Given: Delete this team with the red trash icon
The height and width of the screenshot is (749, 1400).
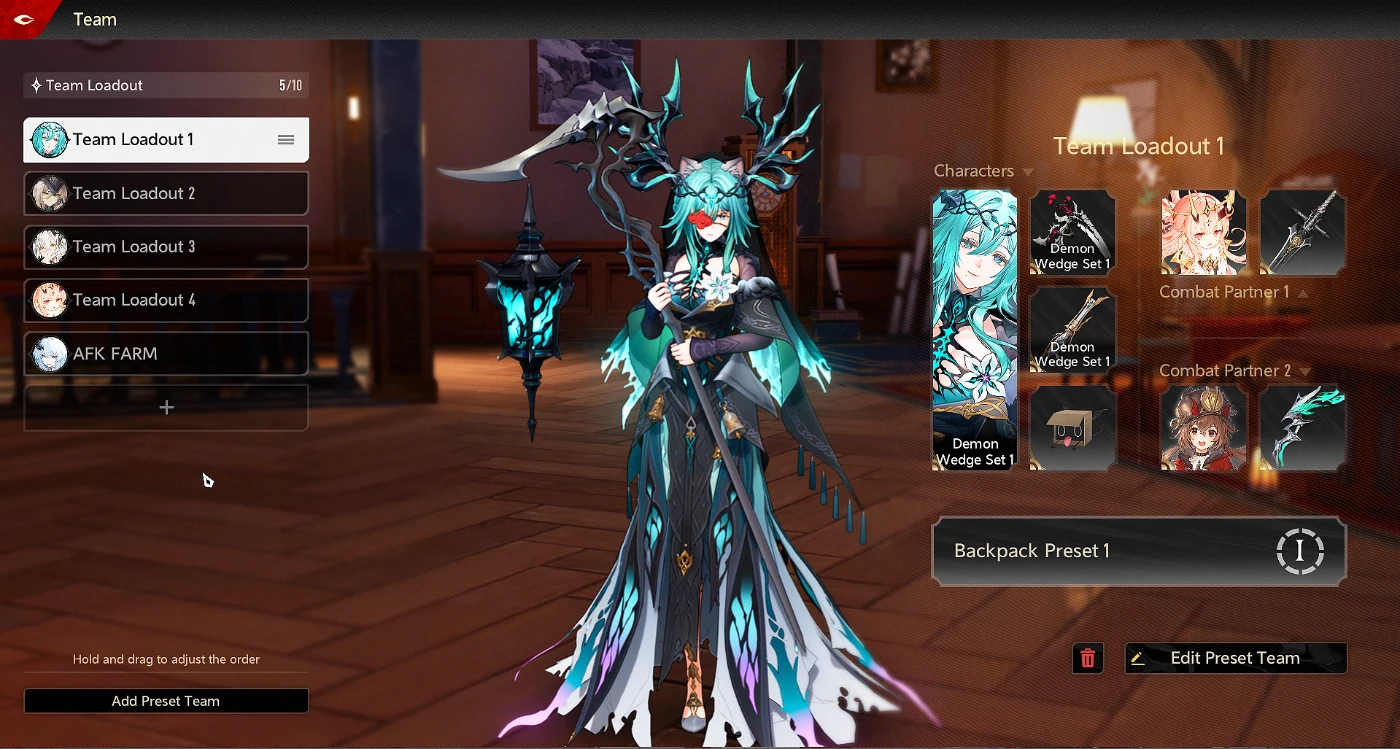Looking at the screenshot, I should pos(1088,658).
